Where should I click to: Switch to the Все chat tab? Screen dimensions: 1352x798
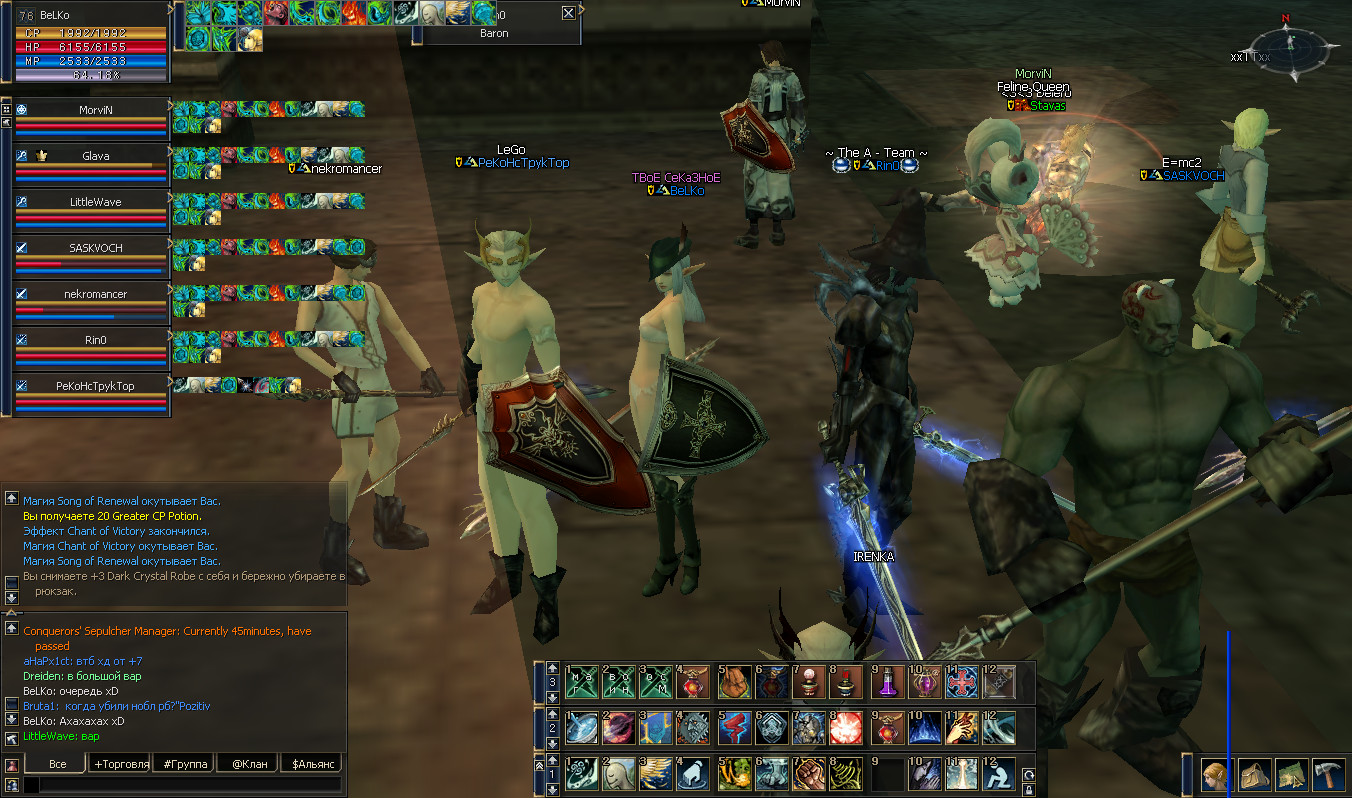57,764
